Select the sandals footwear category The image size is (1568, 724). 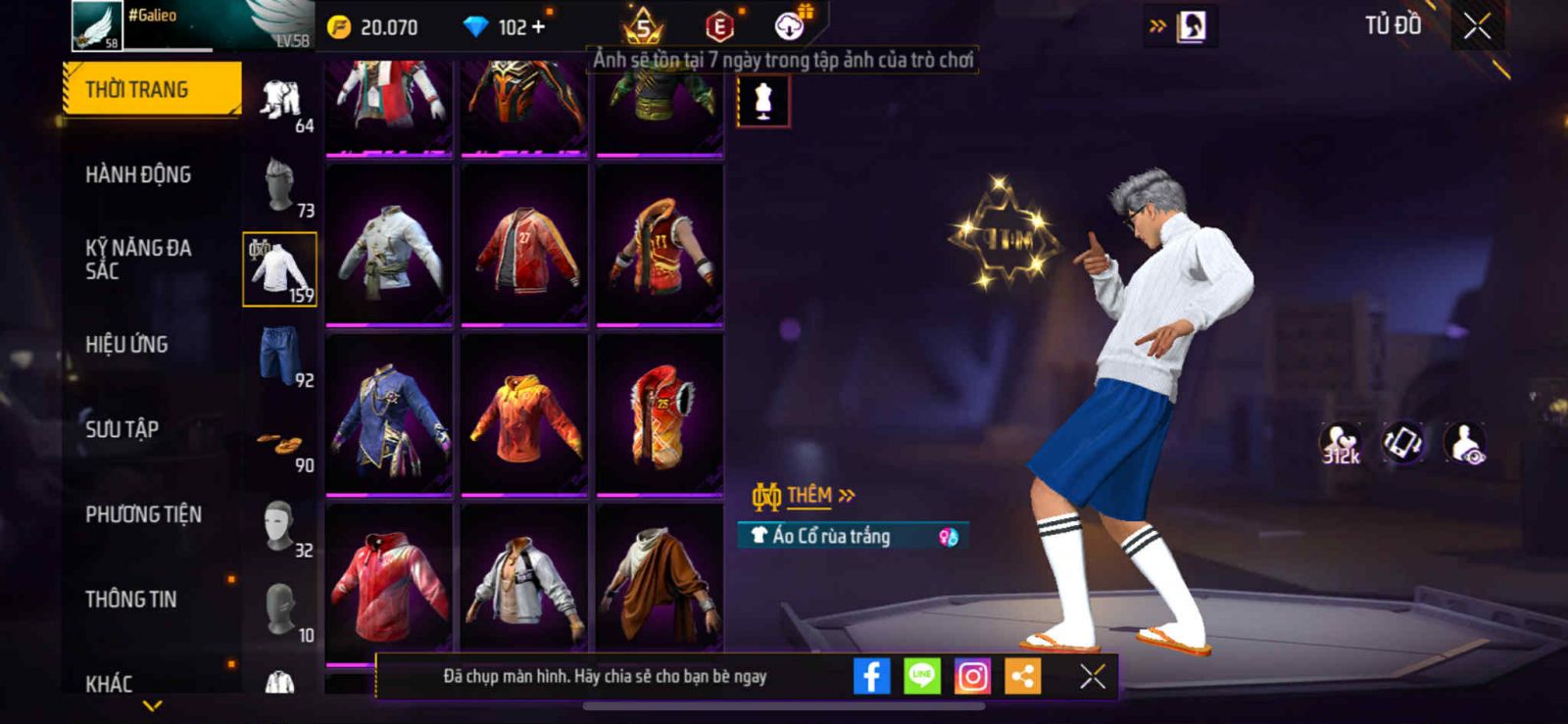pos(280,446)
